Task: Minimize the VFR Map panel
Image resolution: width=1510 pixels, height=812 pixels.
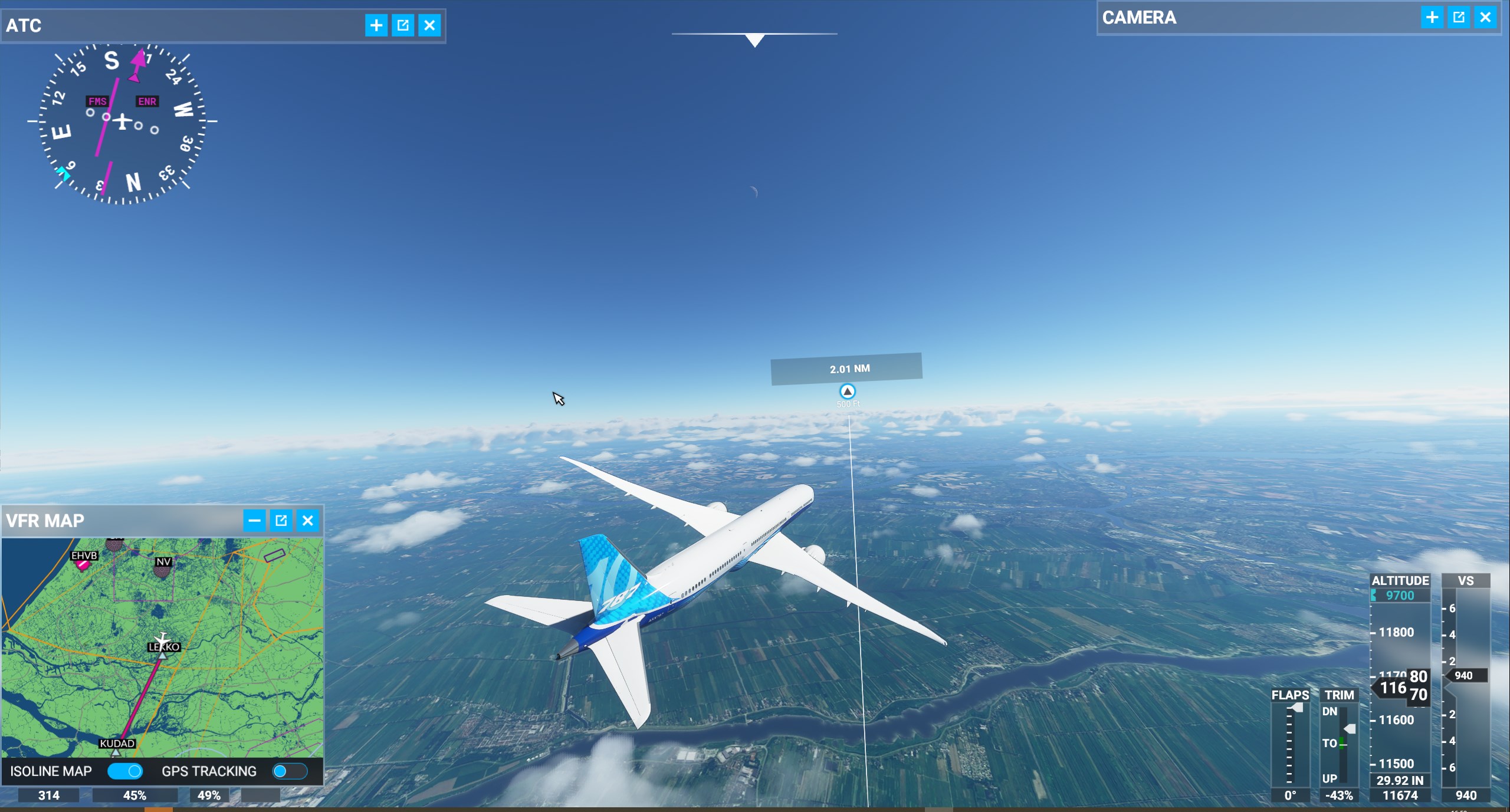Action: click(254, 520)
